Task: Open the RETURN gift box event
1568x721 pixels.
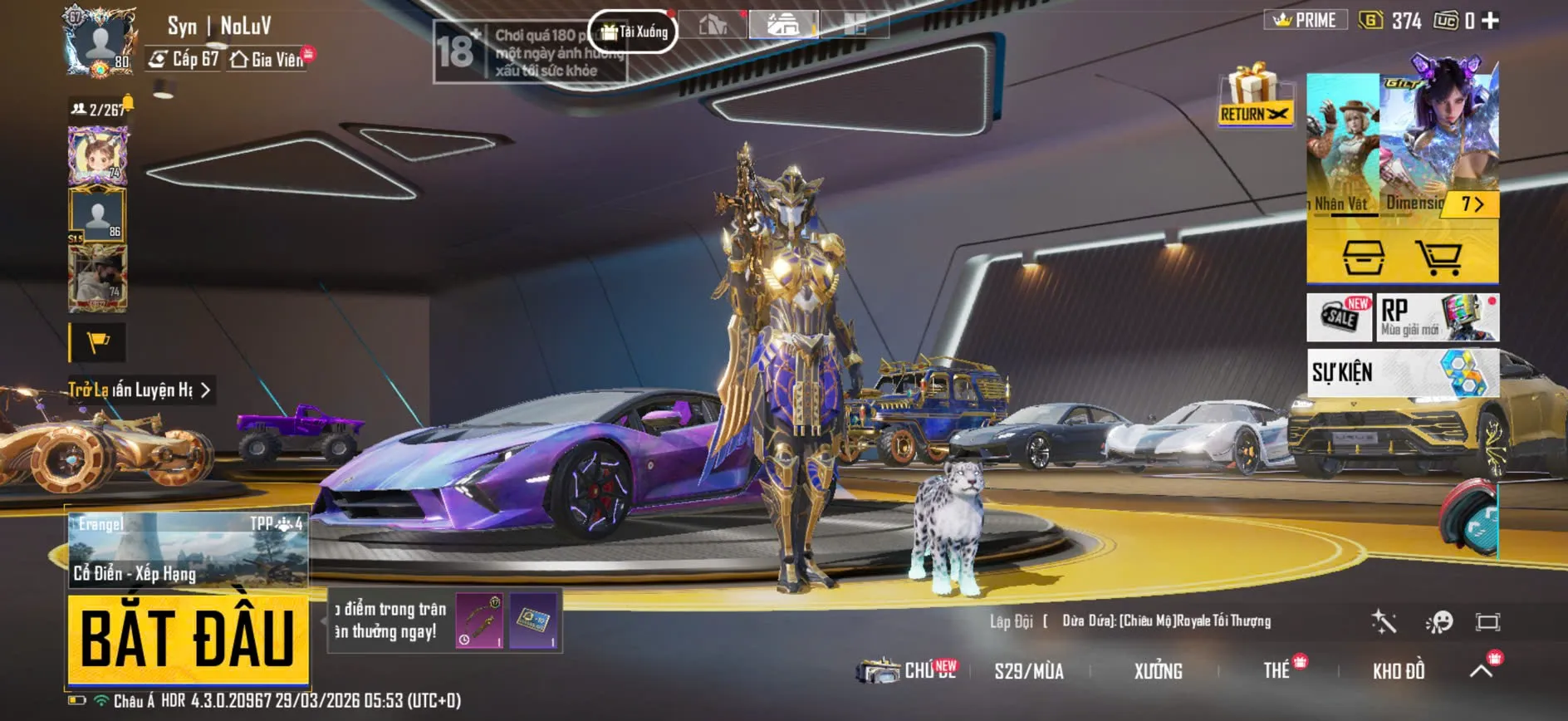Action: click(x=1254, y=96)
